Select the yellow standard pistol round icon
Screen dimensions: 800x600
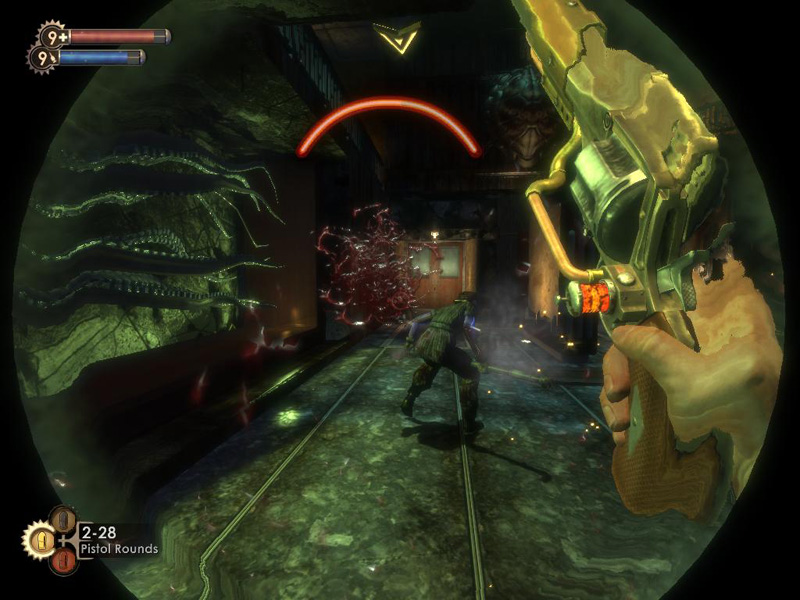(x=43, y=541)
